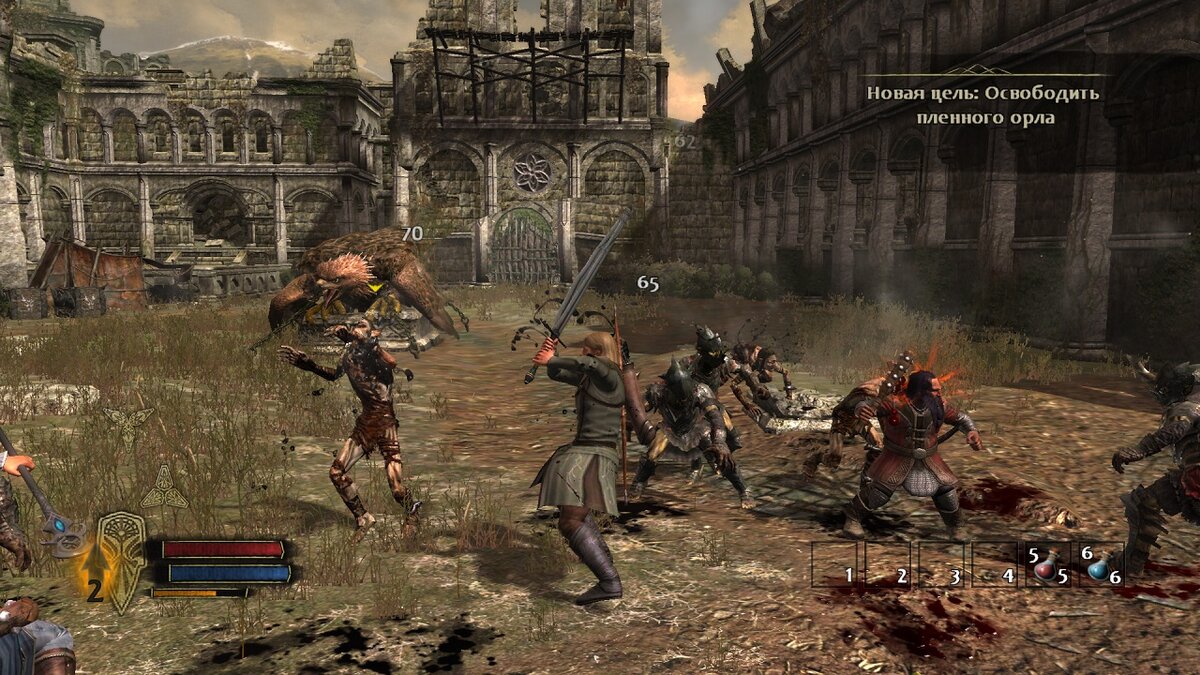Use the blue mana potion in slot 6
The image size is (1200, 675).
(x=1100, y=566)
